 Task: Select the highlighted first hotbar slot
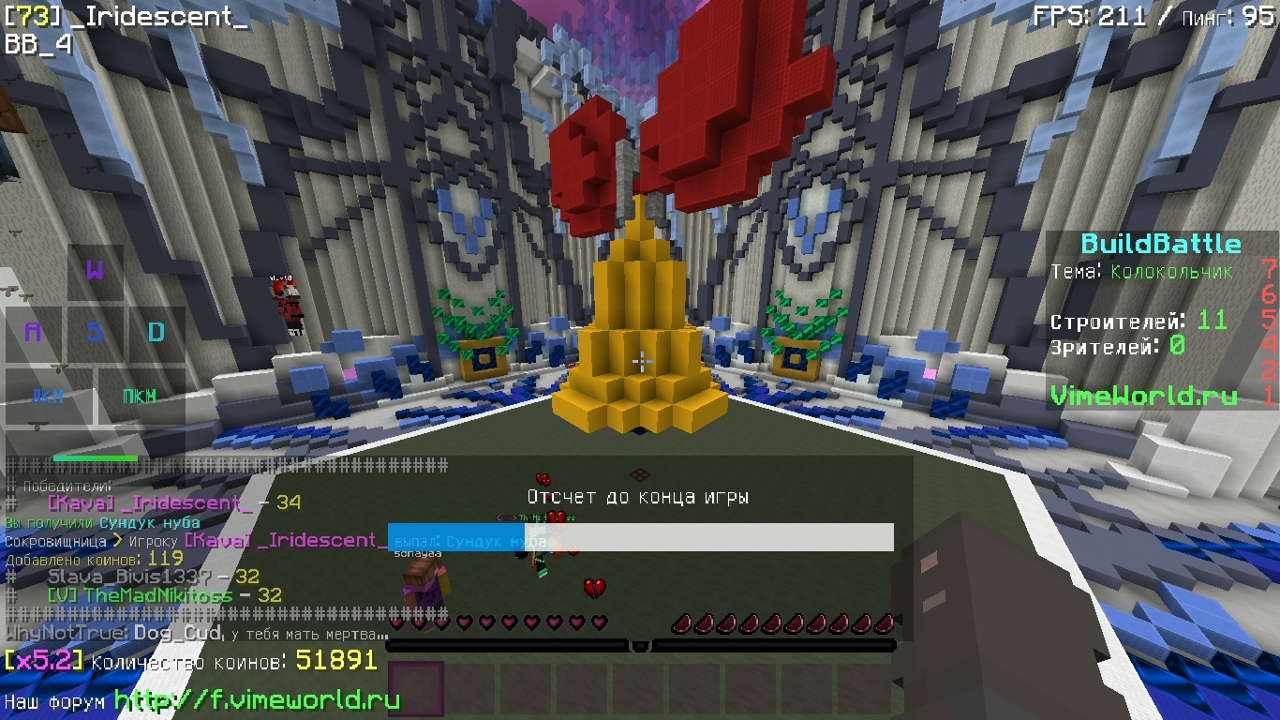tap(415, 689)
